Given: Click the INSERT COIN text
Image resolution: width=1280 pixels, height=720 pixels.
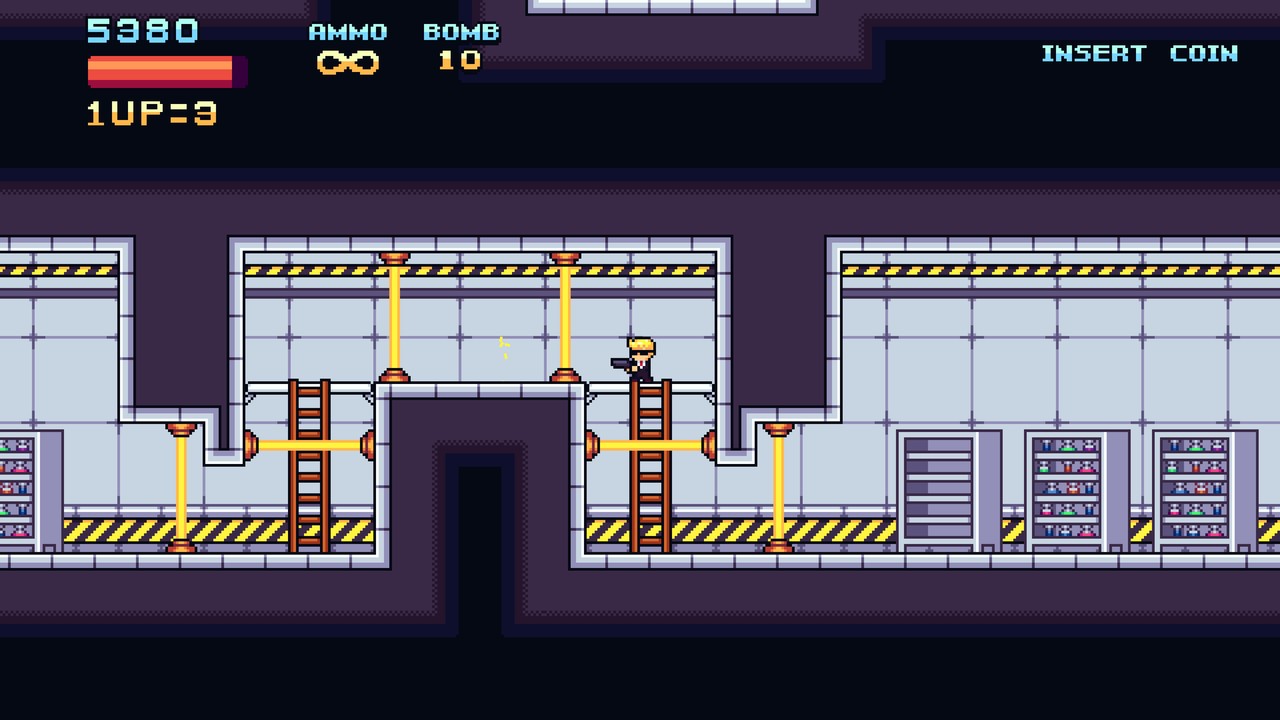Looking at the screenshot, I should pos(1139,54).
